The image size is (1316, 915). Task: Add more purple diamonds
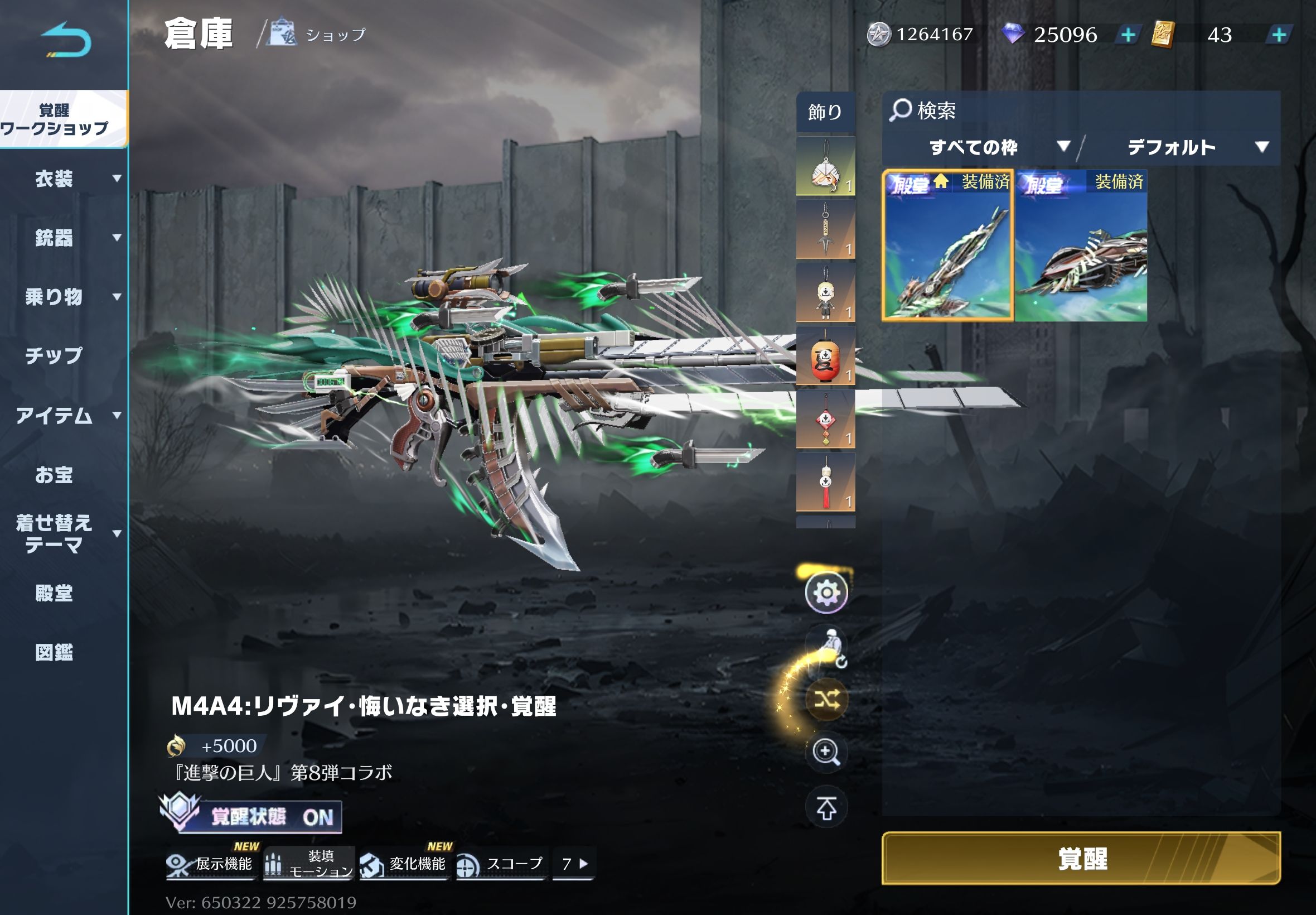1128,35
